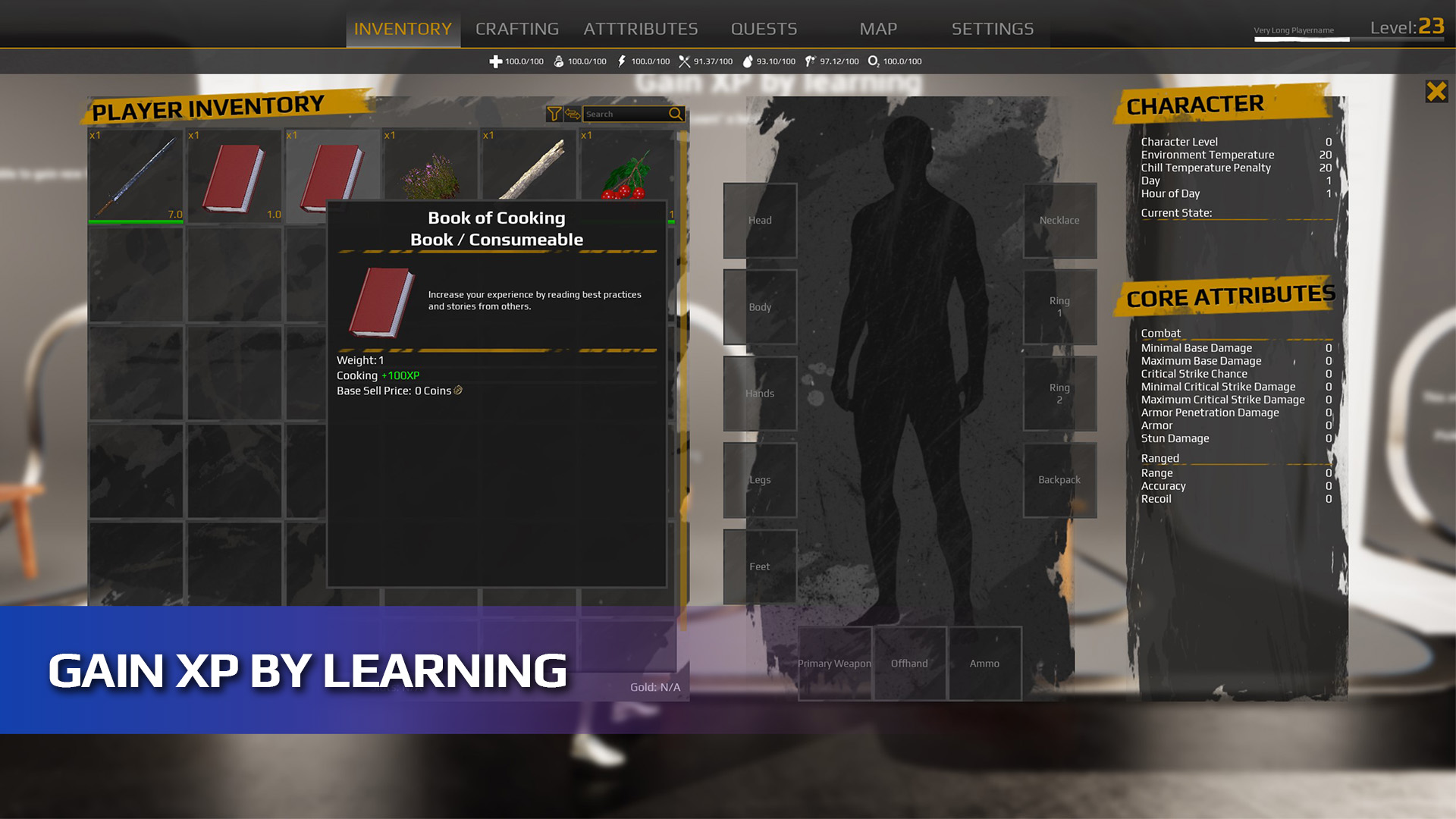
Task: Click the magnifier icon in the search bar
Action: tap(675, 114)
